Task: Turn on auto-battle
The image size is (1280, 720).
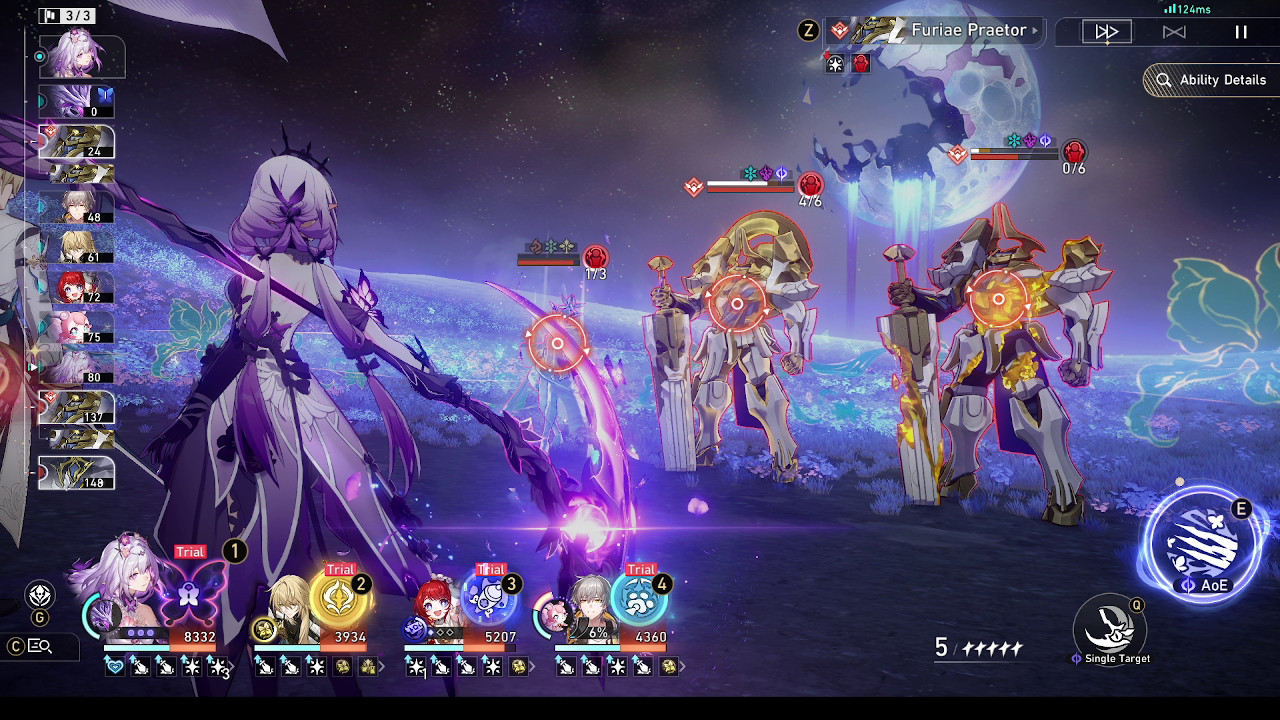Action: coord(1174,31)
